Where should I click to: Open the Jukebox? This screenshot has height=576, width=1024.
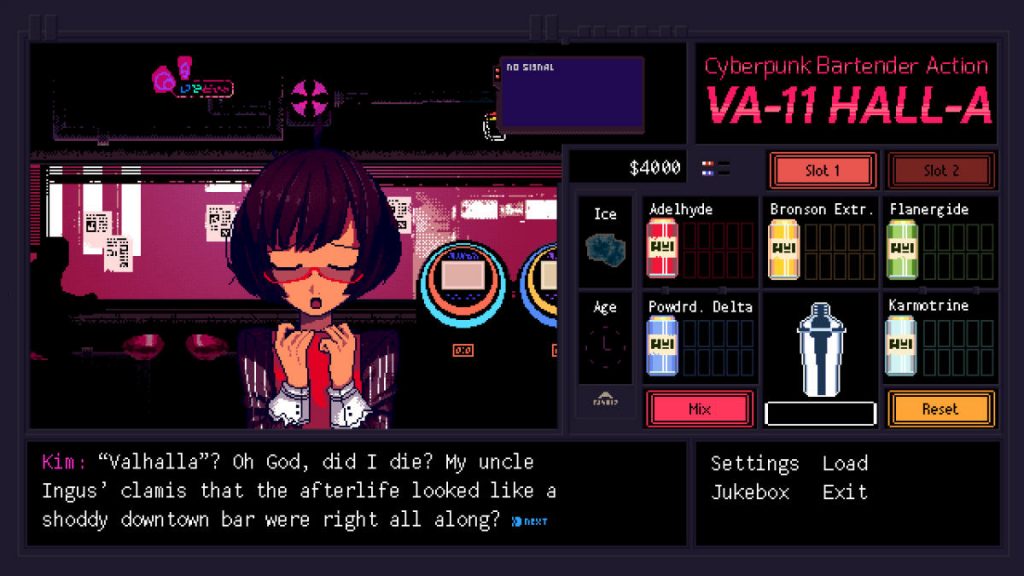749,492
